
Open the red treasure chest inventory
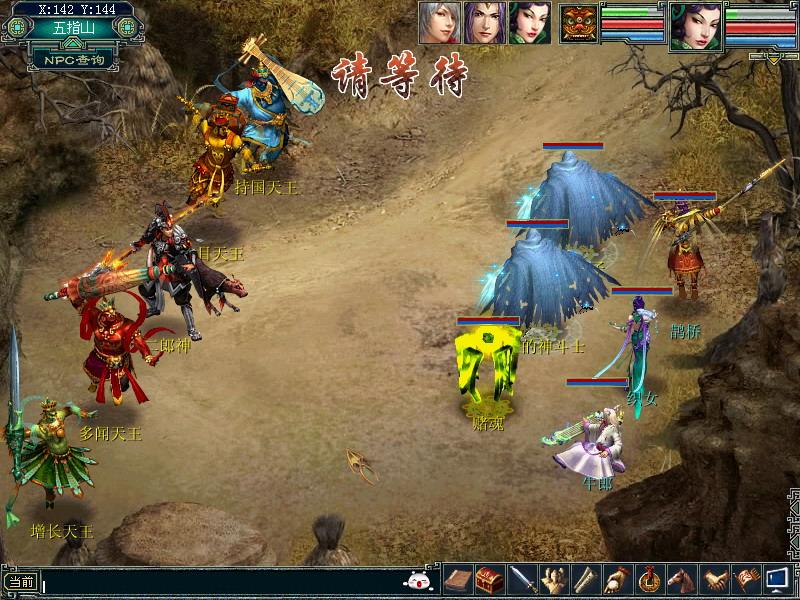(x=490, y=579)
